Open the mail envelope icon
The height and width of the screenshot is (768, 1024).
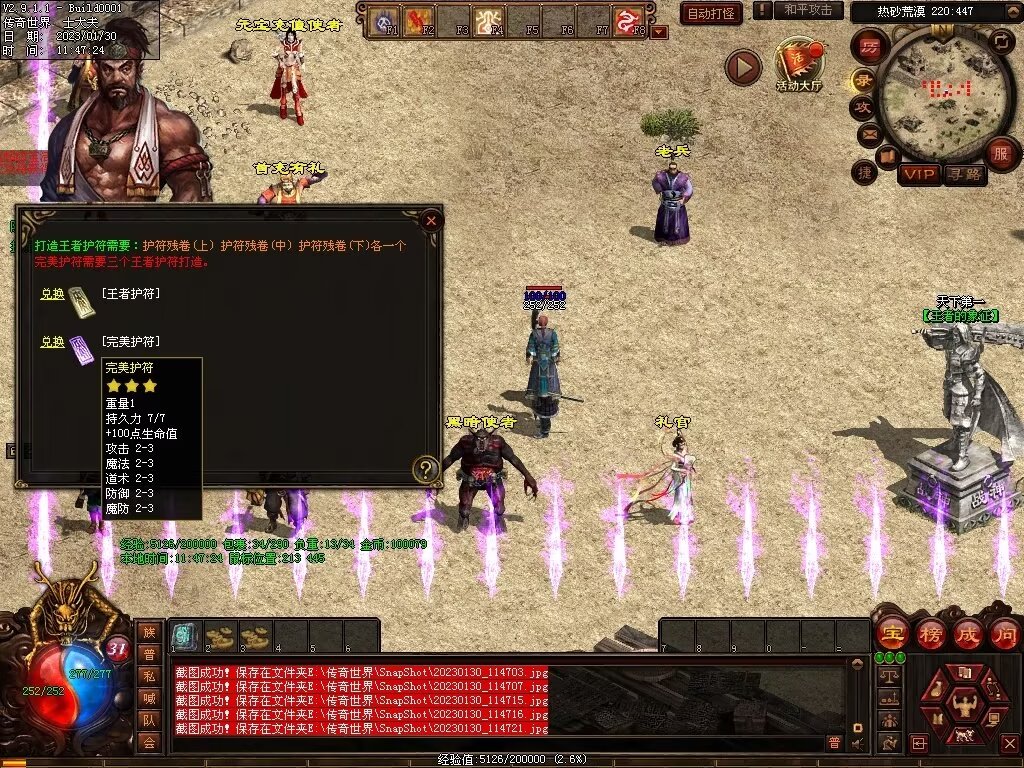pos(867,133)
